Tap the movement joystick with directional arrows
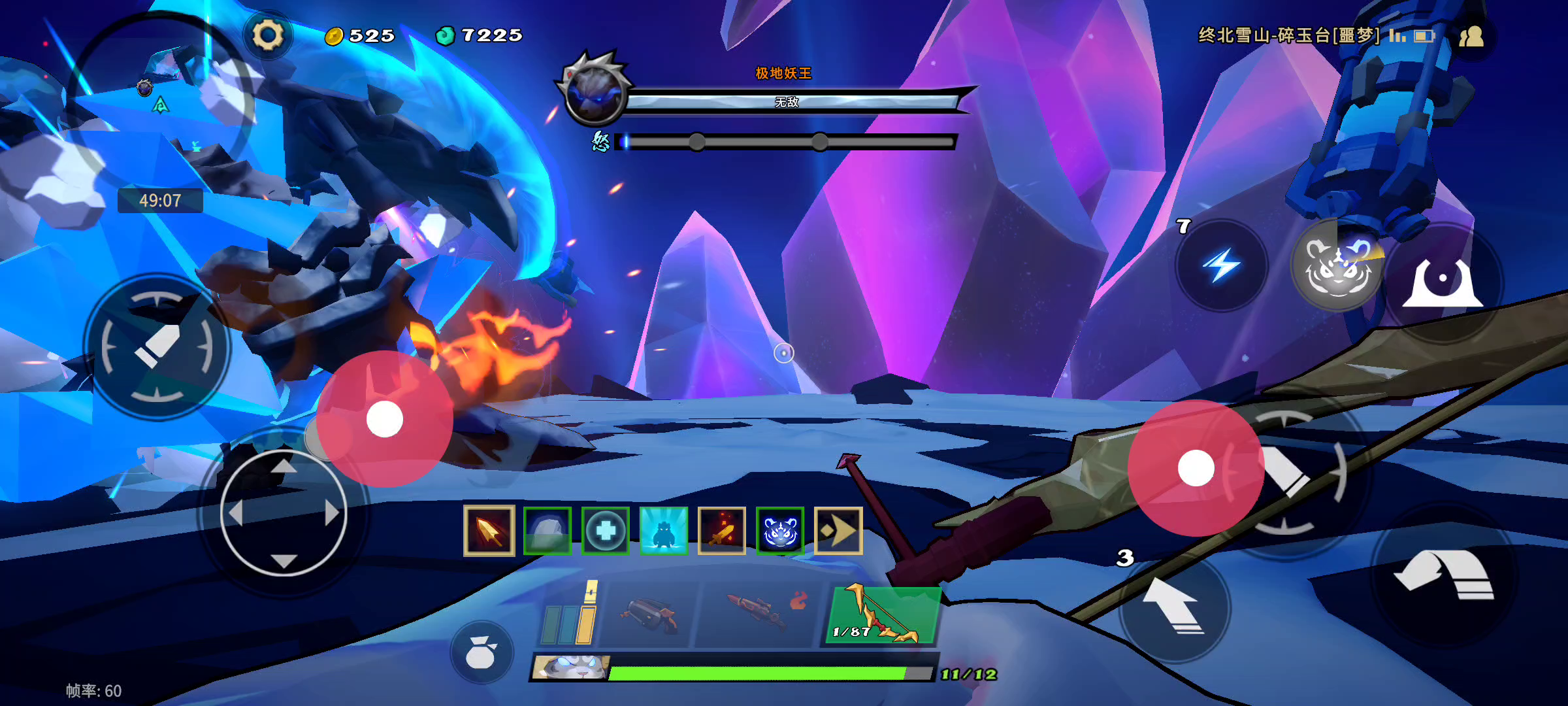The image size is (1568, 706). coord(284,514)
